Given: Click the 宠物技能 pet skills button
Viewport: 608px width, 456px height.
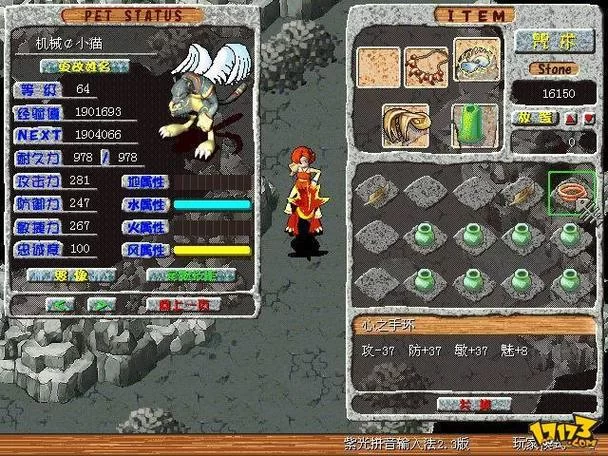Looking at the screenshot, I should pos(190,275).
